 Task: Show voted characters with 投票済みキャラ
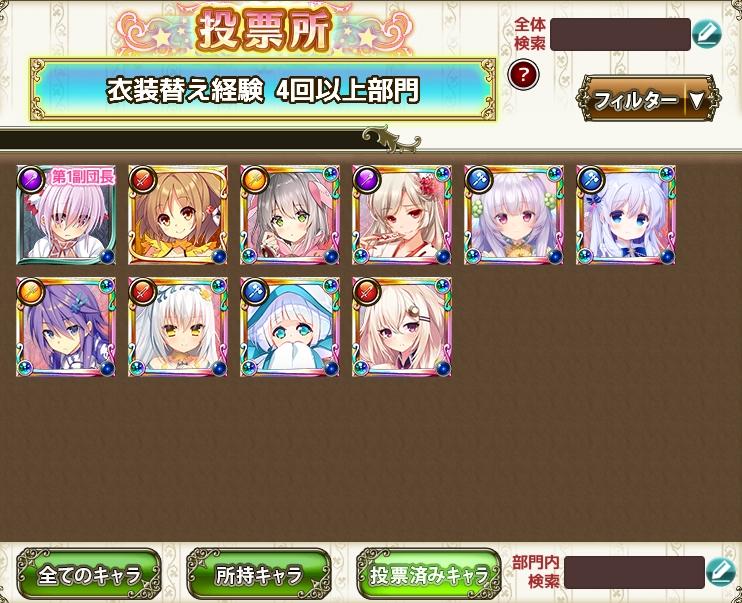tap(428, 573)
